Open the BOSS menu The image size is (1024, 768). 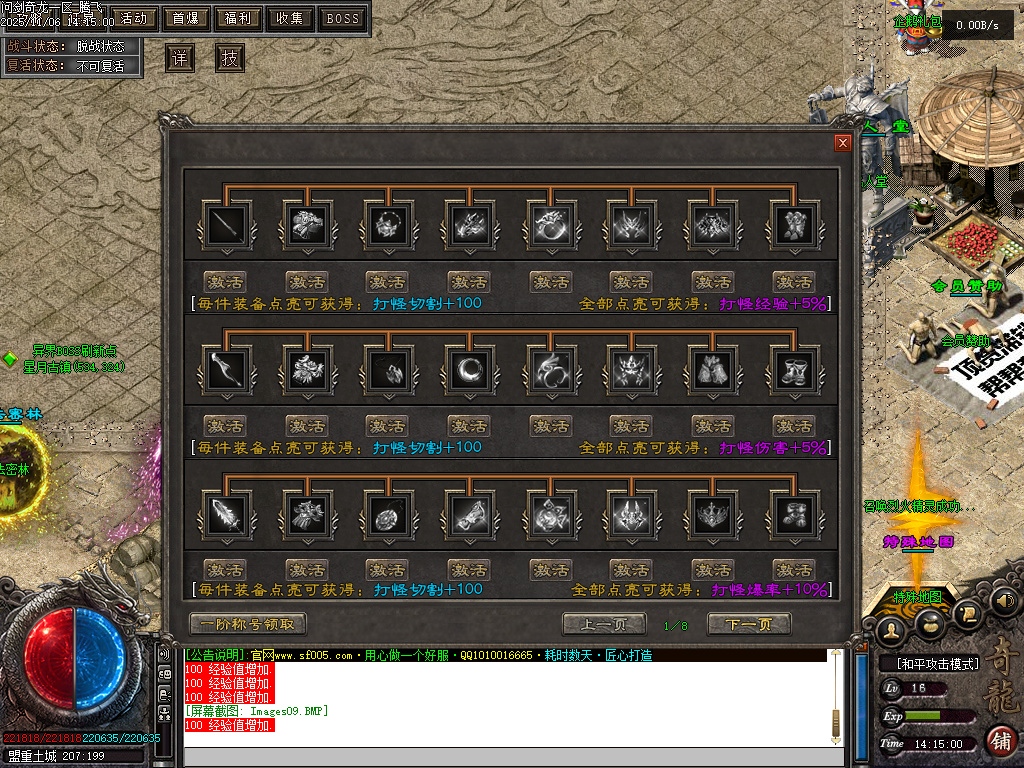[x=343, y=18]
